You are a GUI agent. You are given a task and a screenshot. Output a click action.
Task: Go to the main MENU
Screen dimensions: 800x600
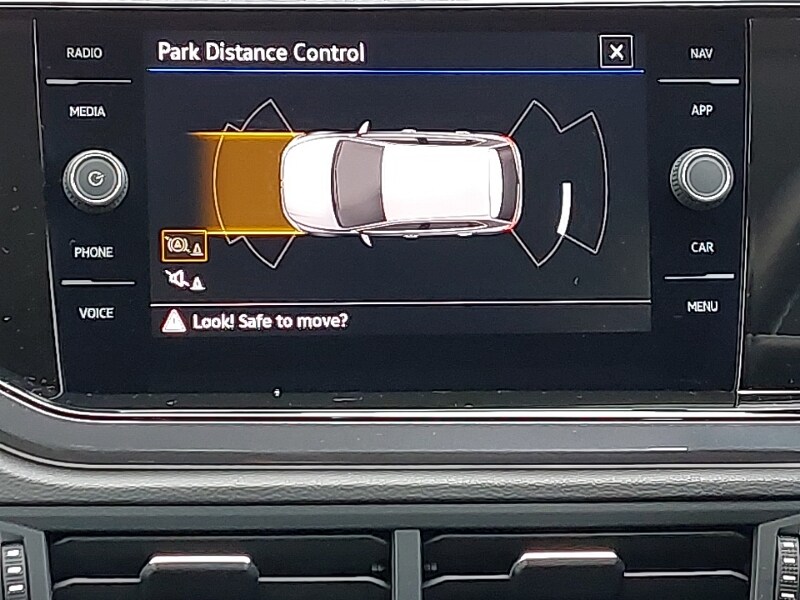[x=702, y=306]
